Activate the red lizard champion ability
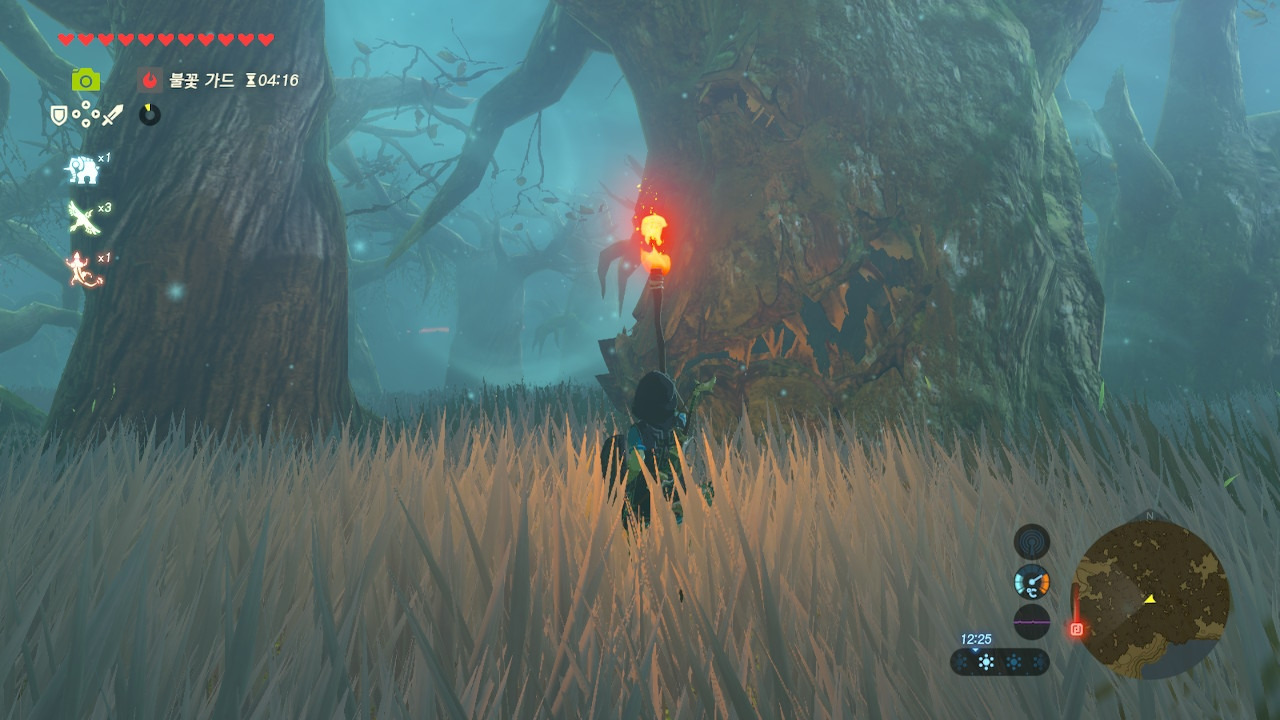This screenshot has width=1280, height=720. tap(82, 269)
